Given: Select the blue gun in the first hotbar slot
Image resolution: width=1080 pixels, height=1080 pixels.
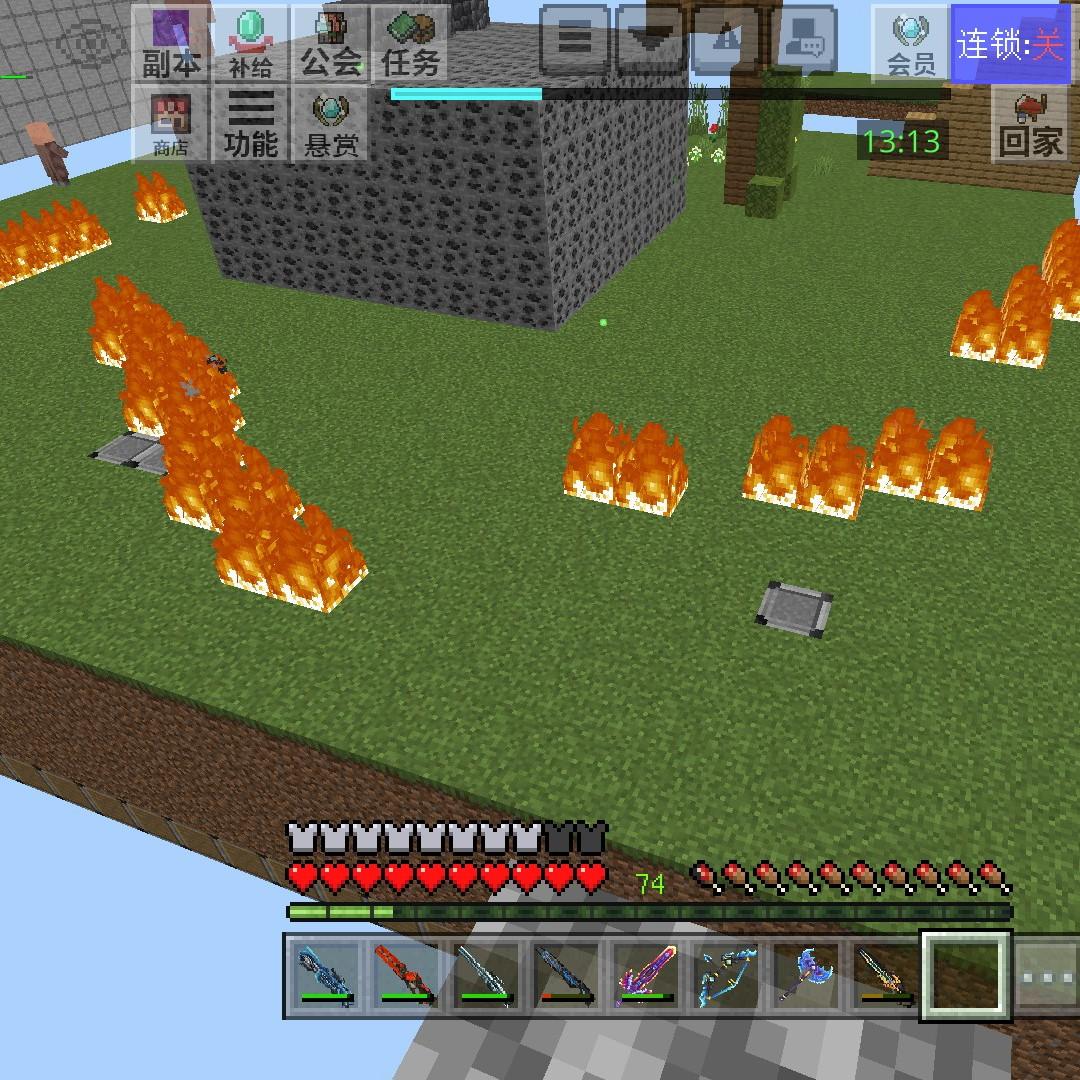Looking at the screenshot, I should [325, 976].
